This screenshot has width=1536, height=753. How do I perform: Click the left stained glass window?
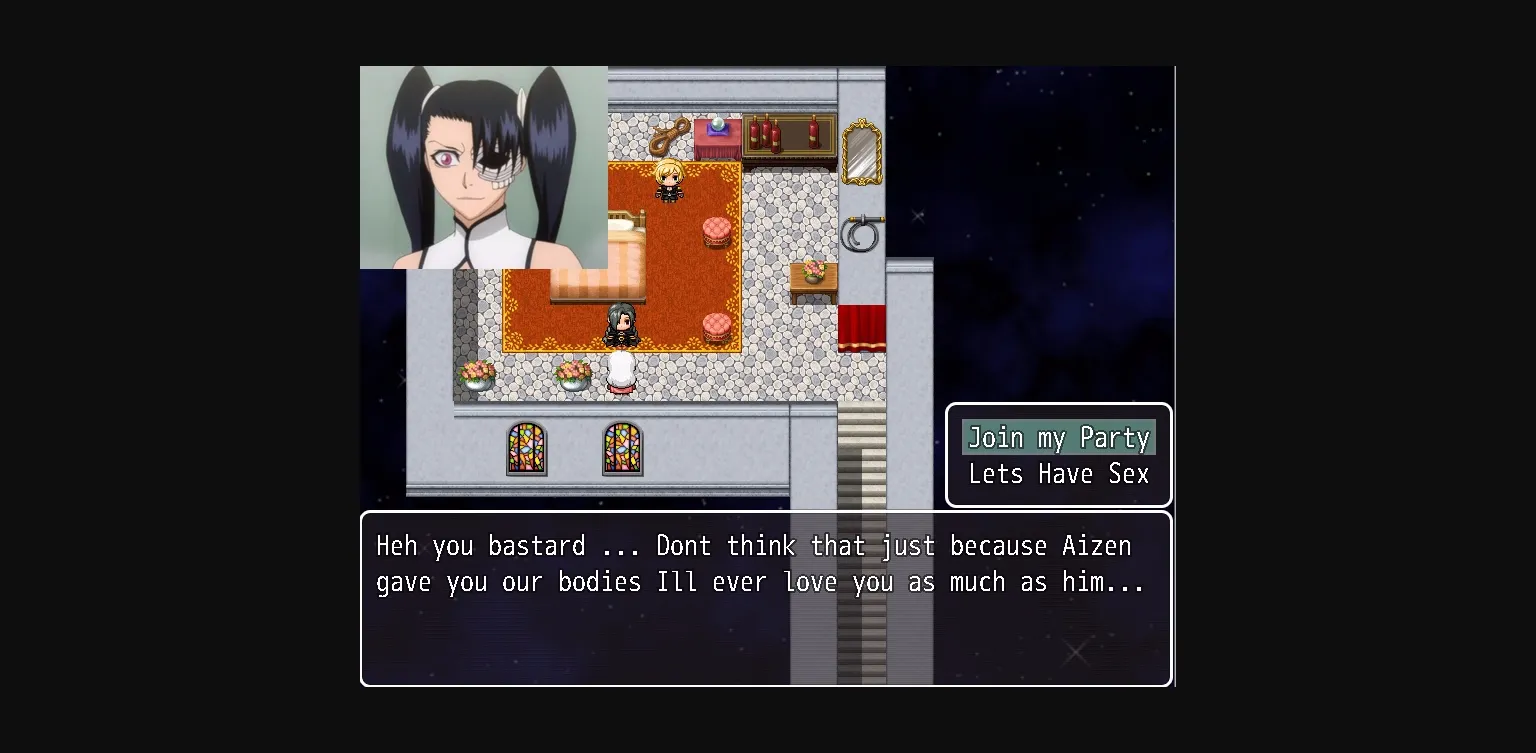tap(526, 450)
